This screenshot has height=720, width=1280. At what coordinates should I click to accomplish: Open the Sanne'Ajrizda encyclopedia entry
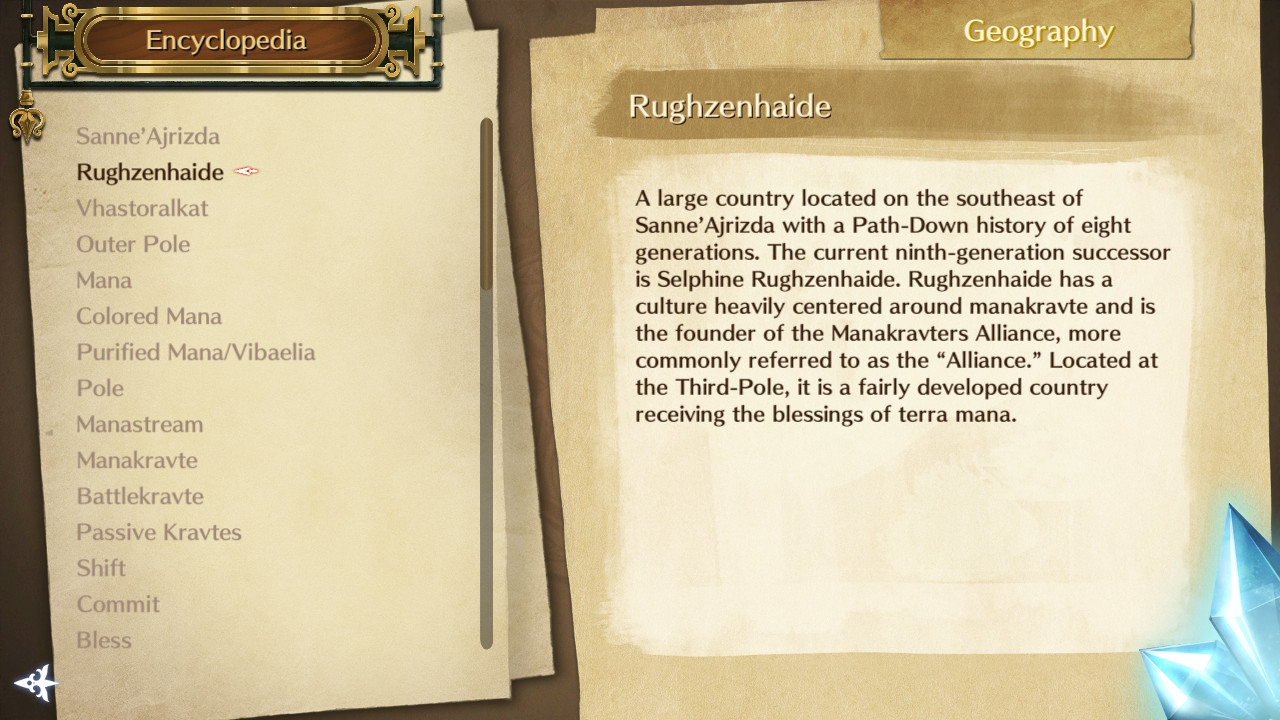[148, 136]
